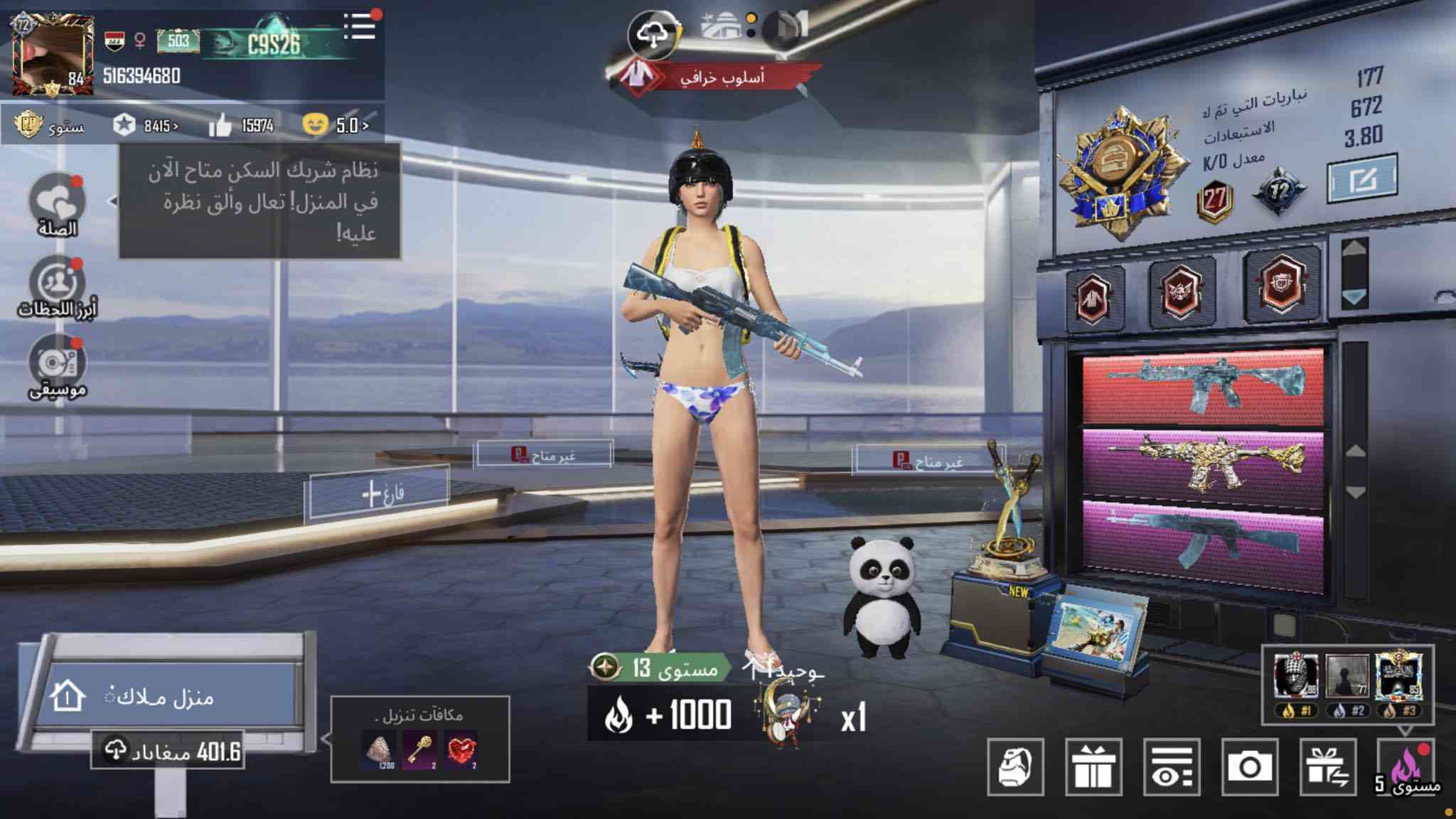This screenshot has height=819, width=1456.
Task: Open the view list eye button
Action: tap(1172, 767)
